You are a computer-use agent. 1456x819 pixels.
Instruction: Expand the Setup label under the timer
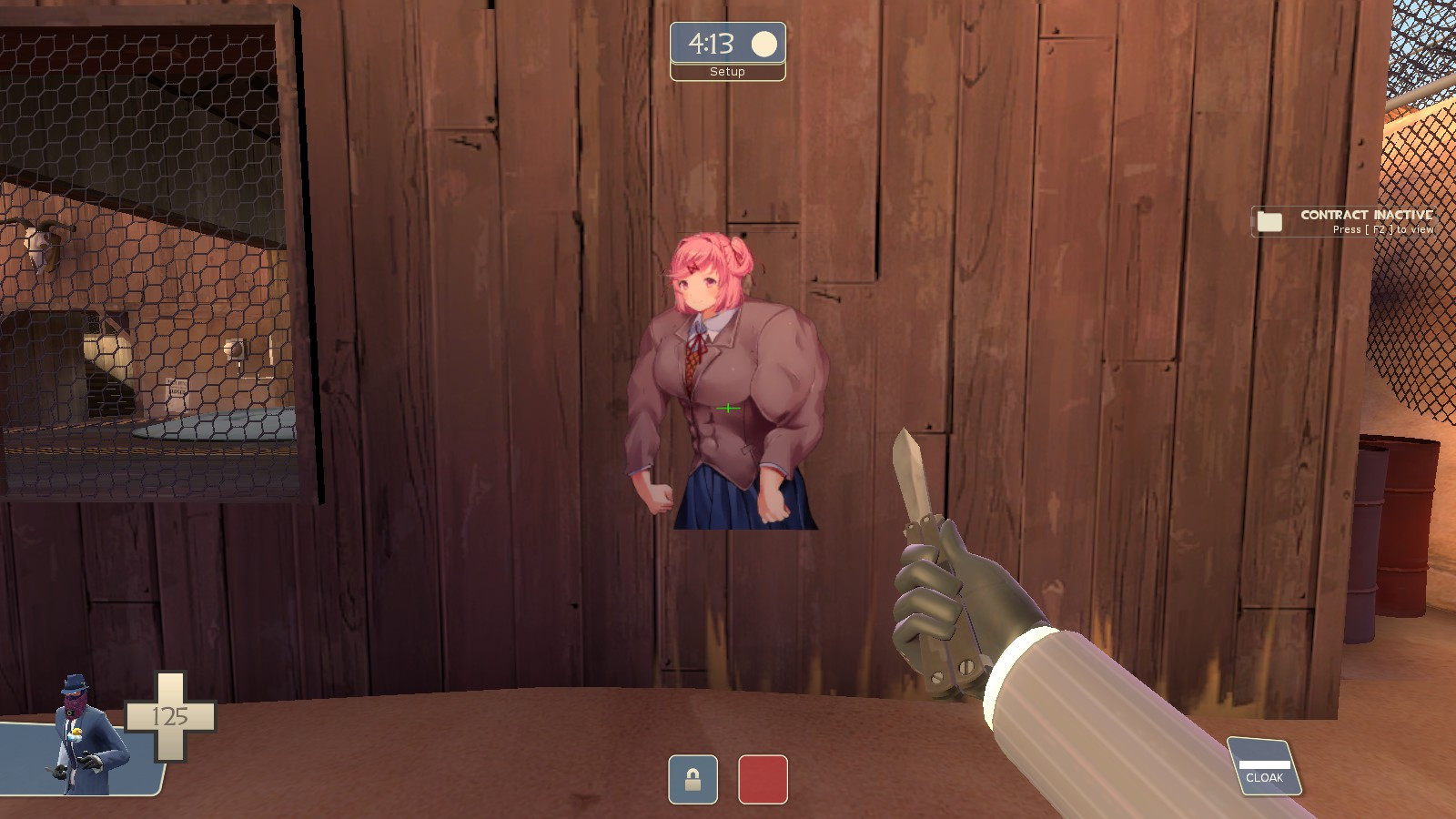pos(726,72)
